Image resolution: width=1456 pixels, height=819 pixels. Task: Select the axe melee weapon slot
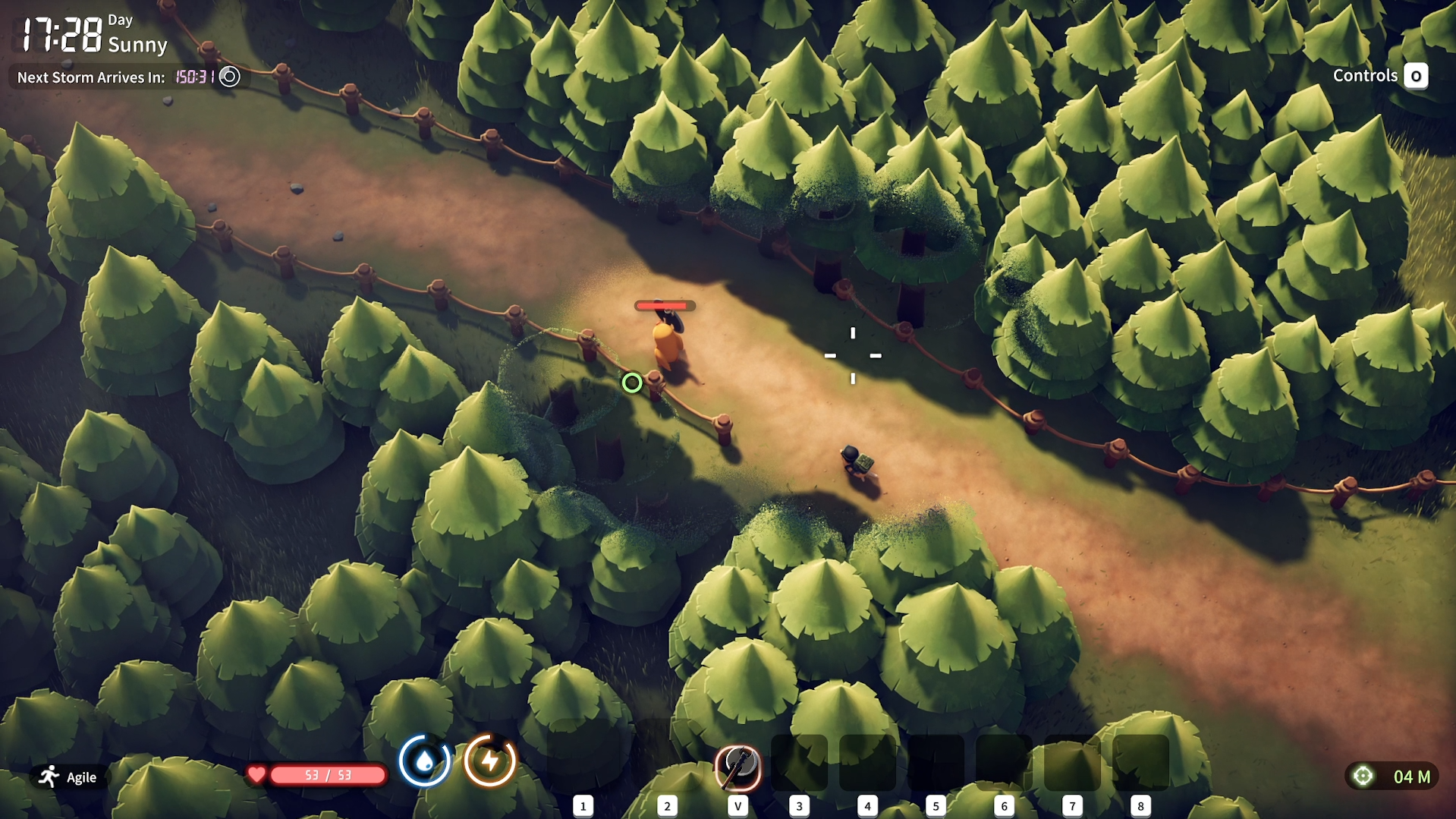[x=737, y=767]
